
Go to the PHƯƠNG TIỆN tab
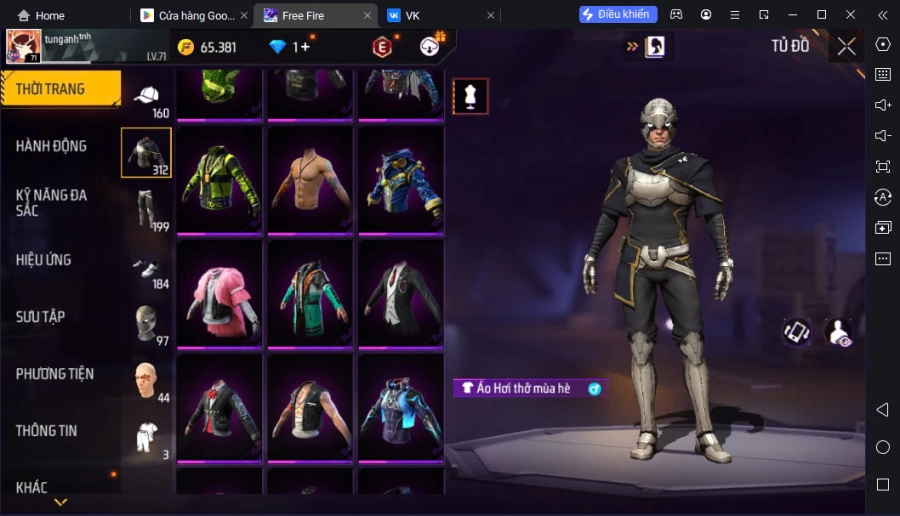click(55, 374)
